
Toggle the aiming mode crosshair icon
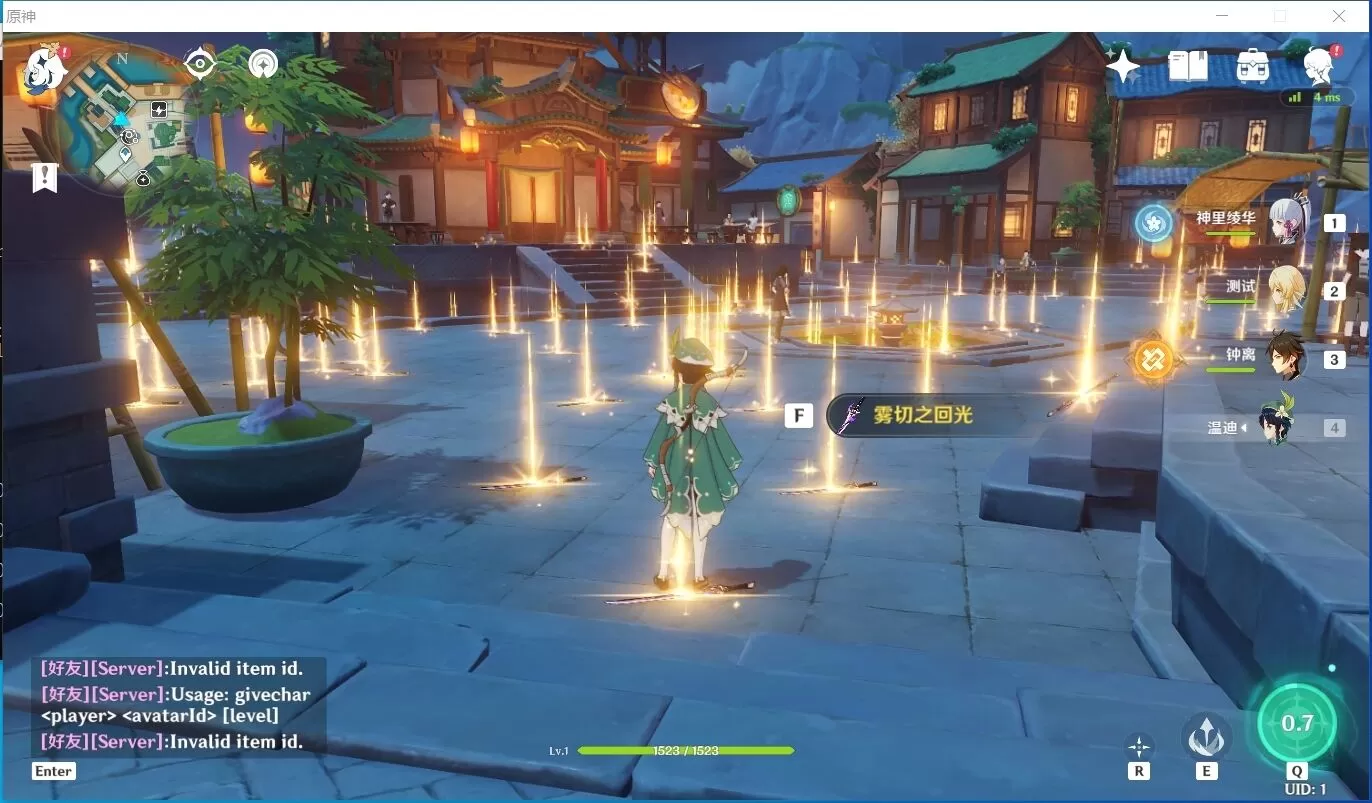pos(1139,746)
